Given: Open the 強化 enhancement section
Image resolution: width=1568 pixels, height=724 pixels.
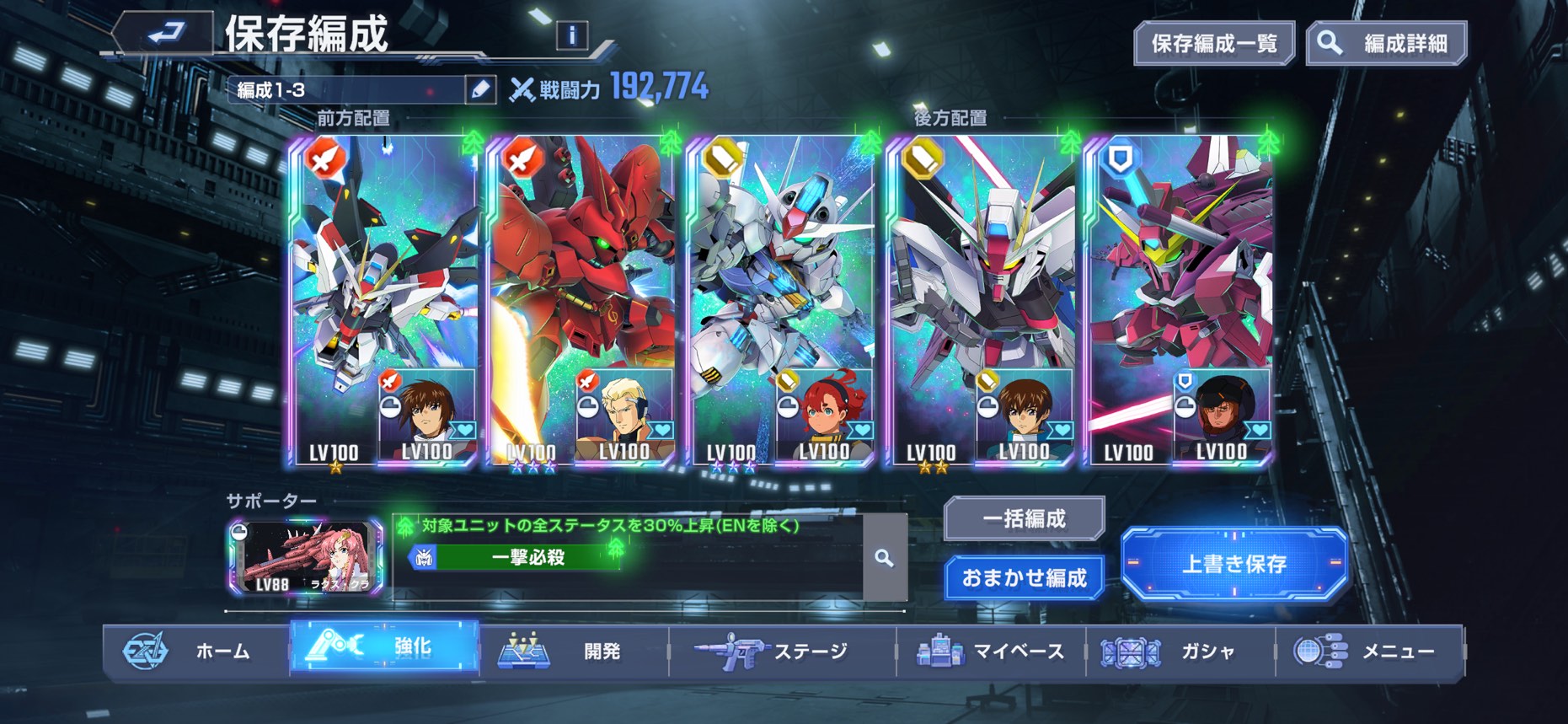Looking at the screenshot, I should [x=384, y=647].
